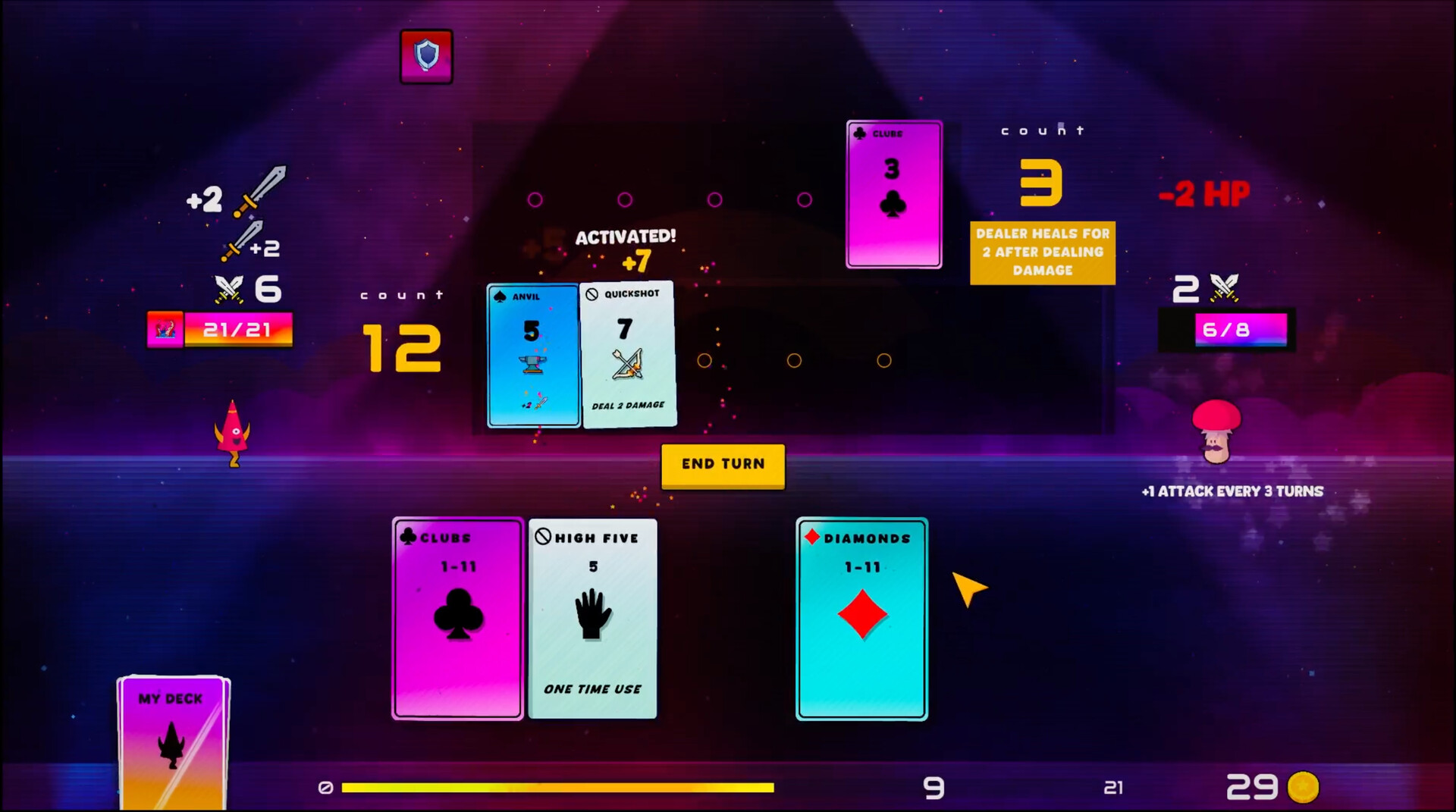This screenshot has width=1456, height=812.
Task: Toggle the Quickshot card in play
Action: tap(629, 355)
